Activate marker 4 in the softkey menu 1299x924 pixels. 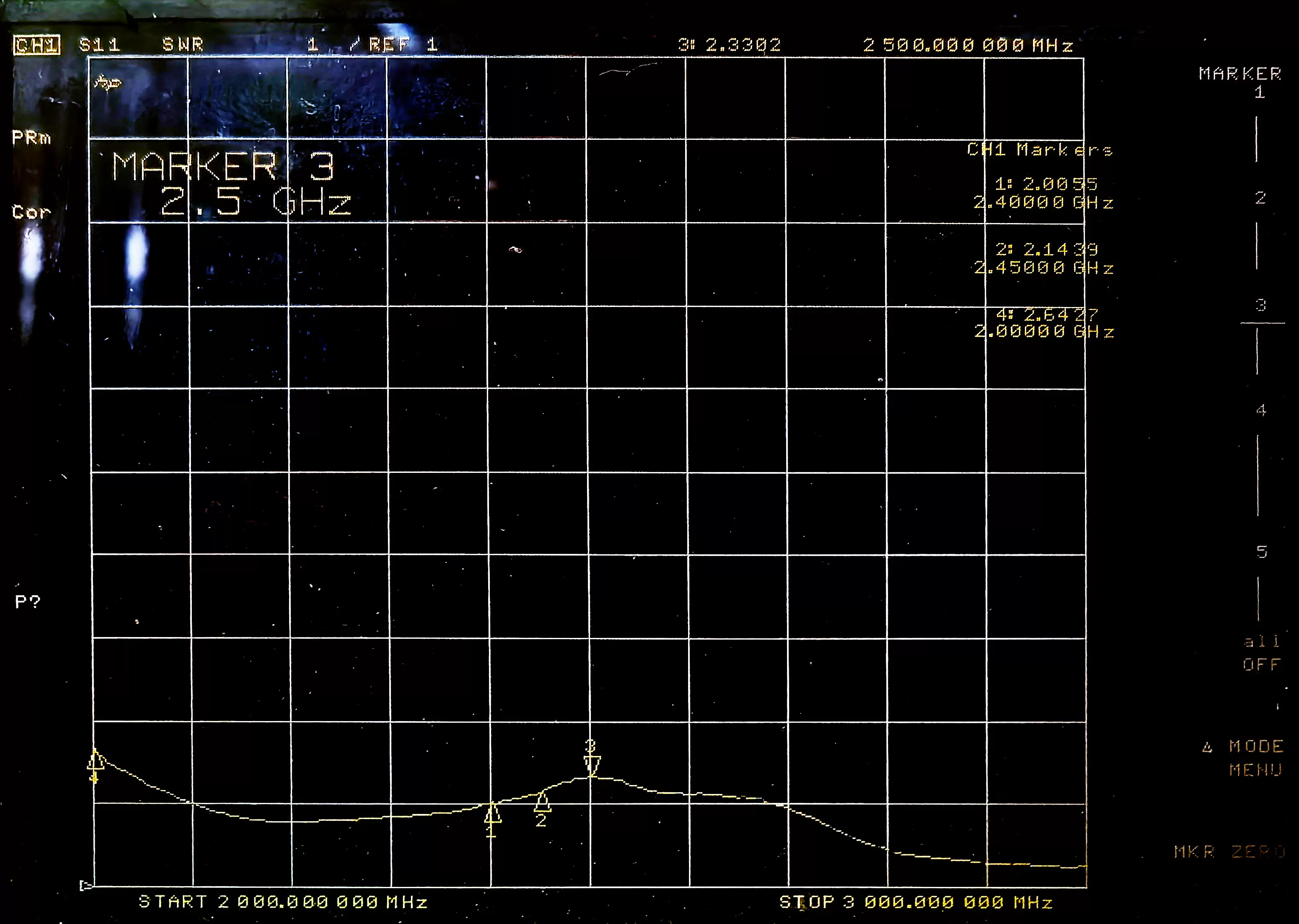tap(1261, 410)
